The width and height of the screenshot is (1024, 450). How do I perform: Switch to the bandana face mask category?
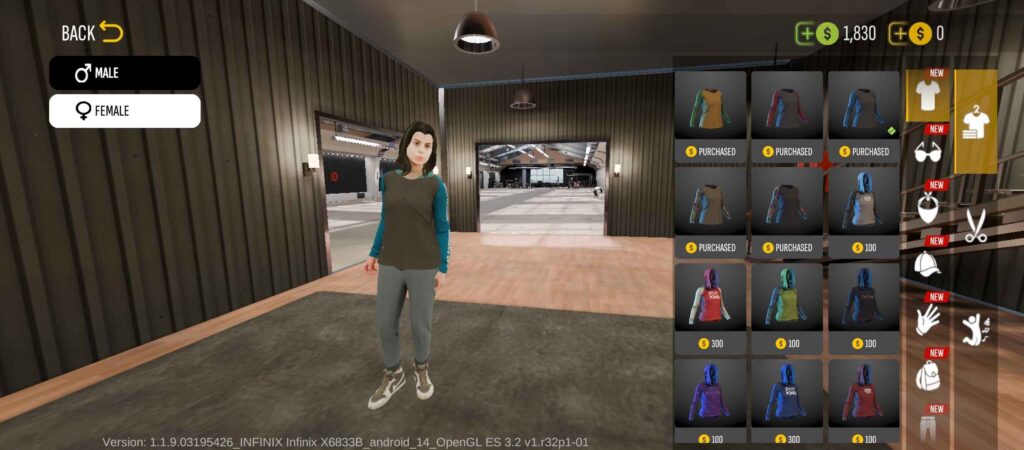point(929,208)
